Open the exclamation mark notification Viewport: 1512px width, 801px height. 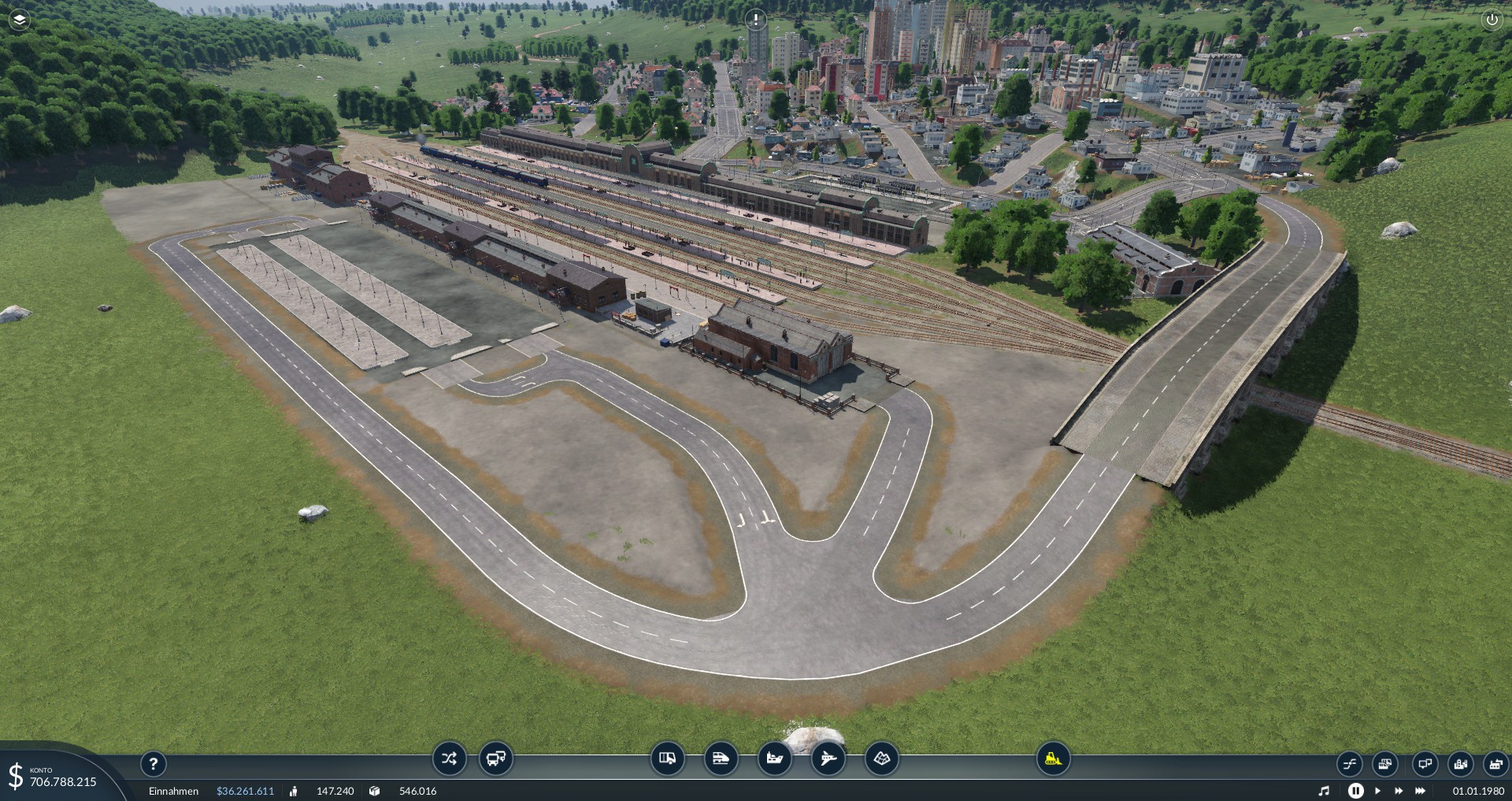coord(755,19)
